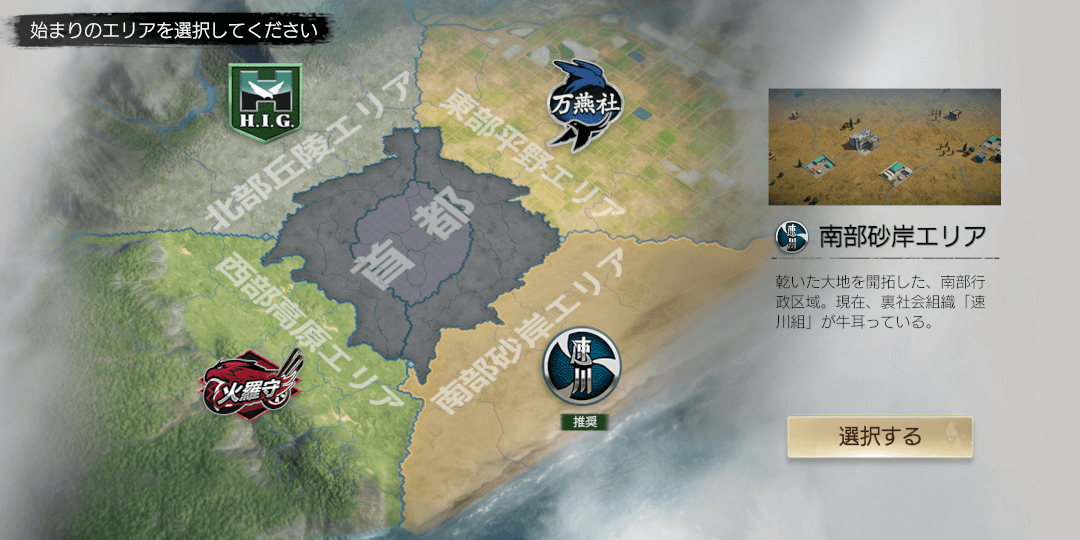Open the 南部砂岸エリア preview thumbnail
Viewport: 1080px width, 540px height.
point(884,147)
